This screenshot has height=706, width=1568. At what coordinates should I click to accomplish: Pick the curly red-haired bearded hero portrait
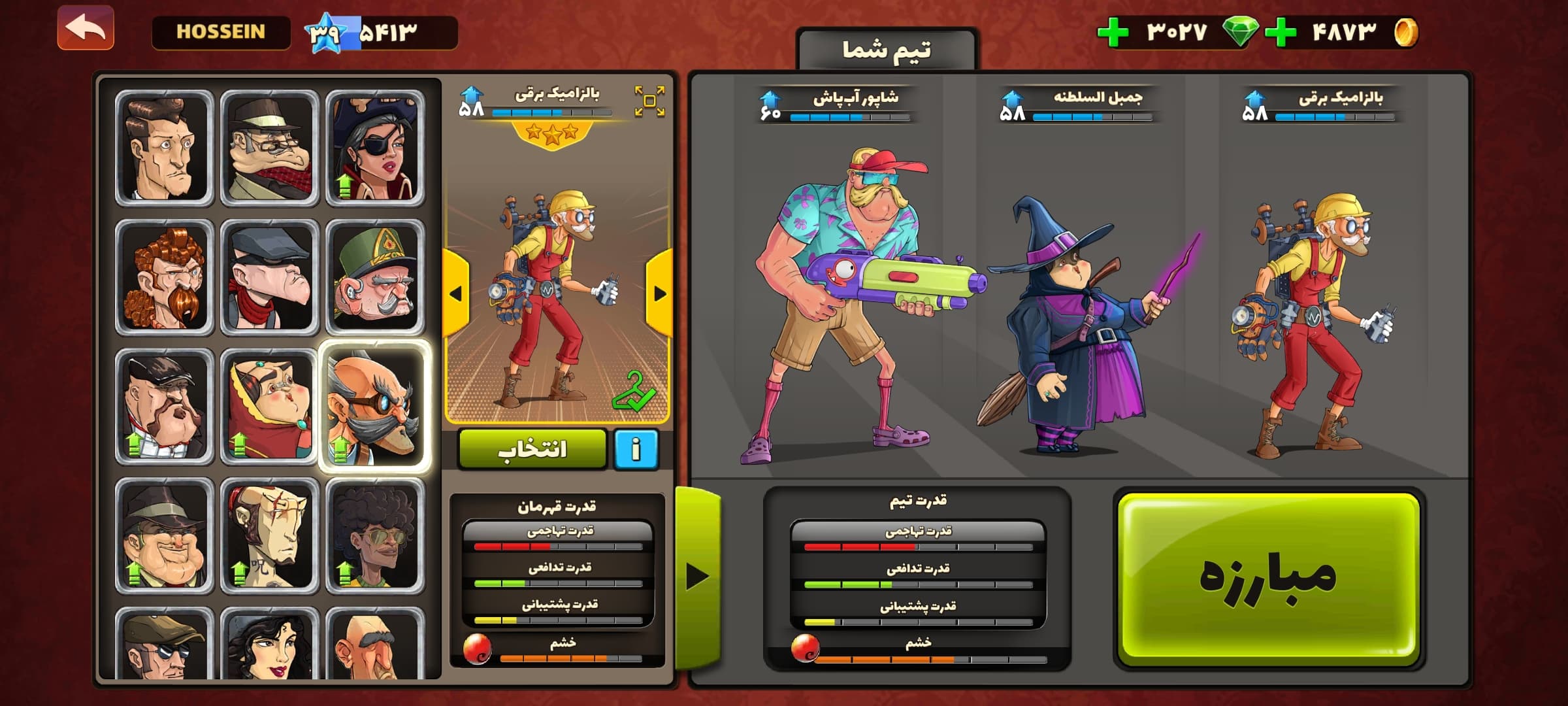pos(164,277)
